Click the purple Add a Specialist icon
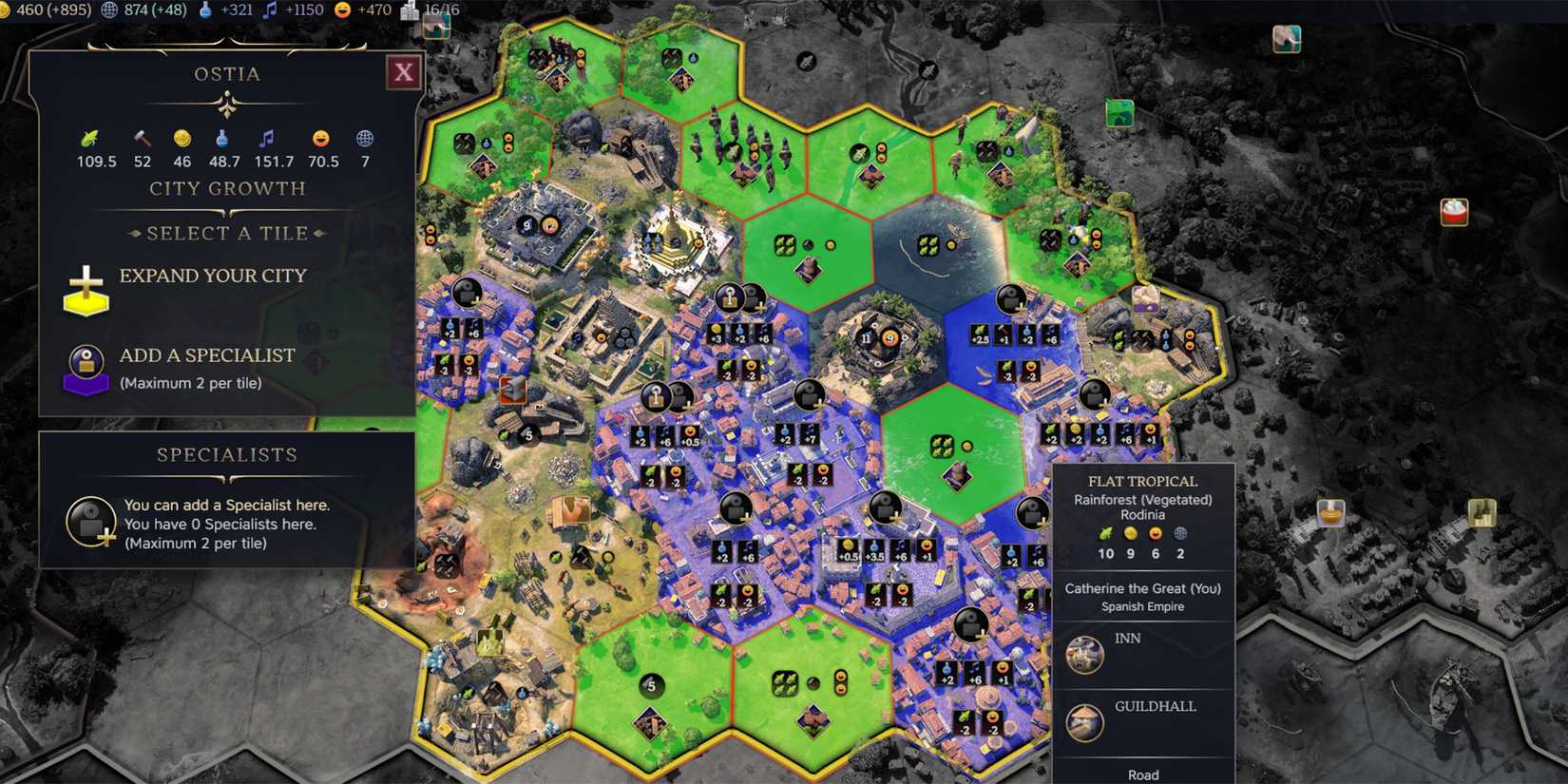Image resolution: width=1568 pixels, height=784 pixels. point(86,369)
